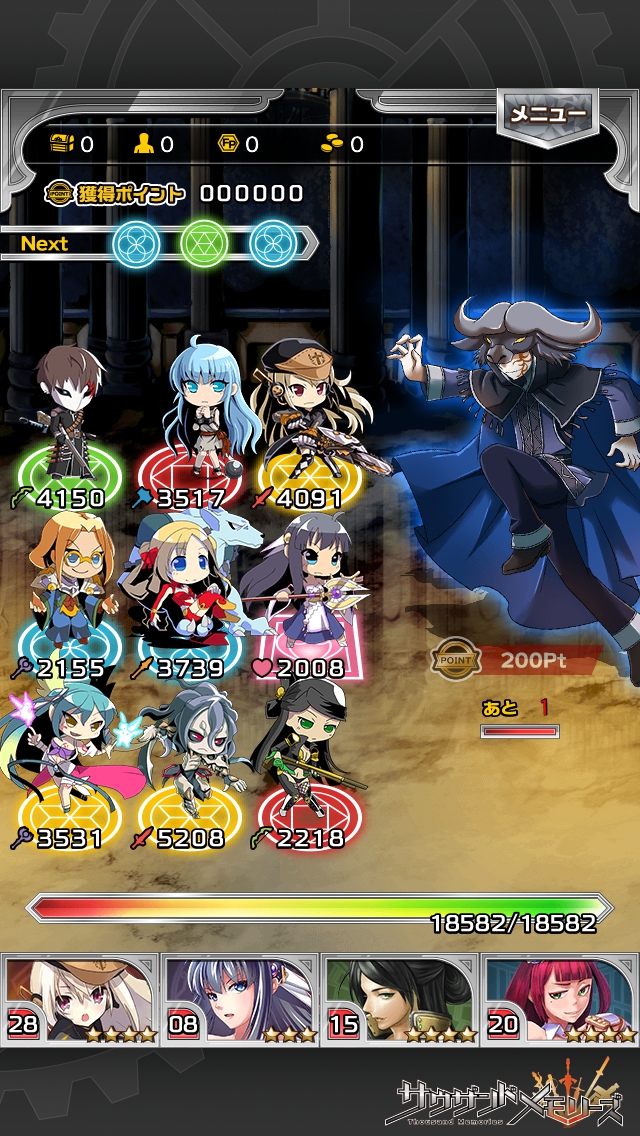Activate the black-haired man skill portrait numbered 15

point(400,999)
